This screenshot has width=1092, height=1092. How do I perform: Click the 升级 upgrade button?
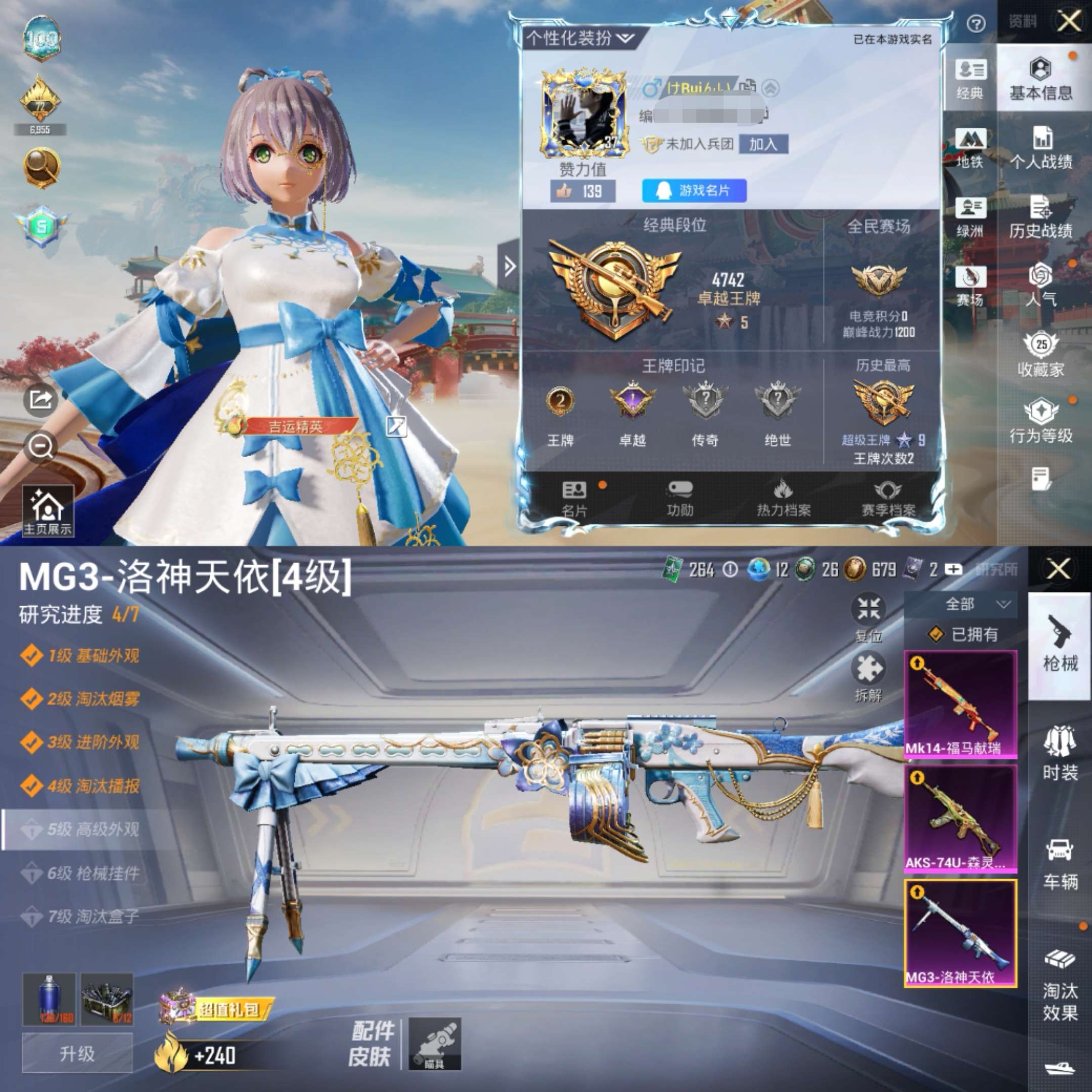(x=77, y=1053)
